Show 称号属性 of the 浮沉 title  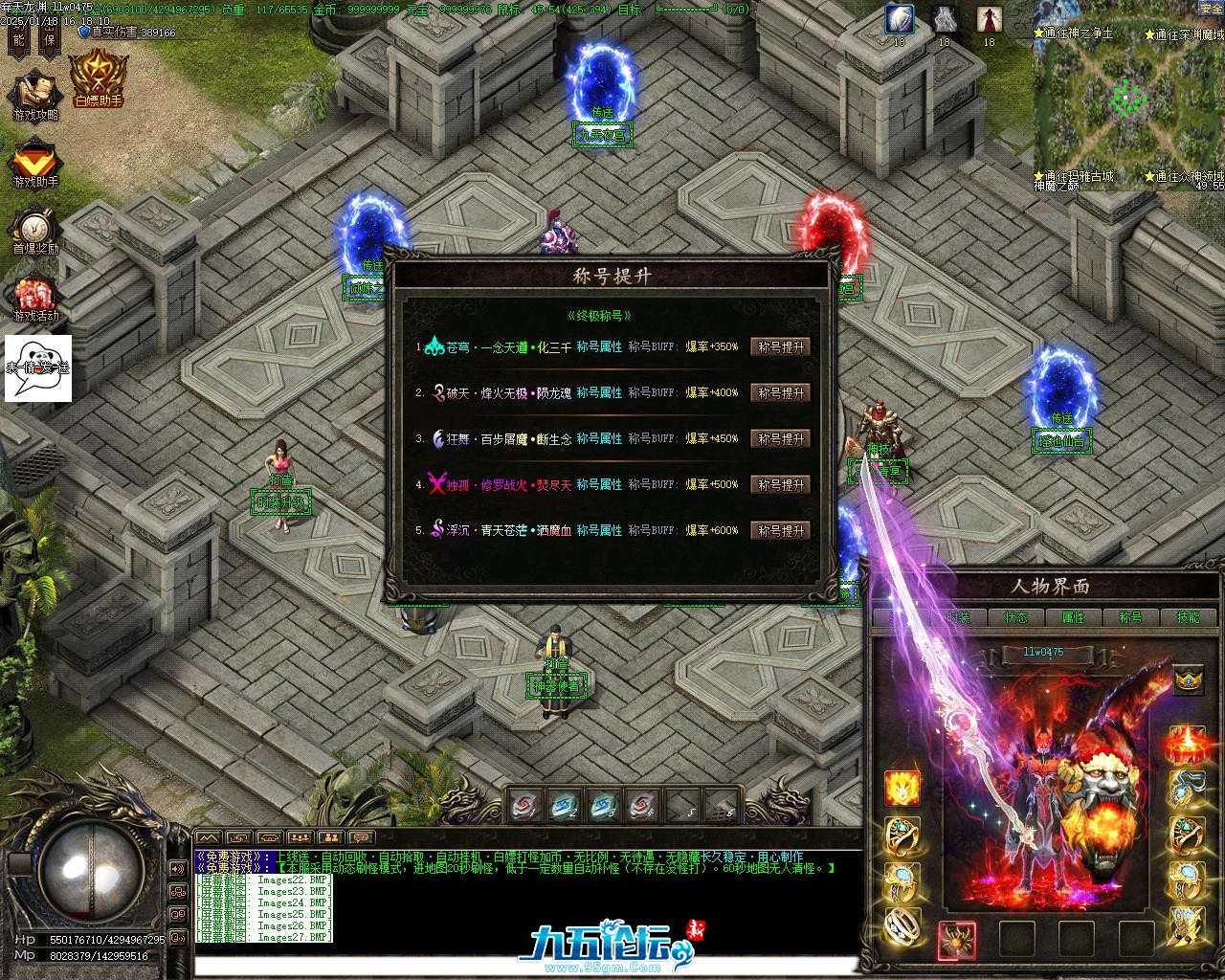[x=599, y=531]
